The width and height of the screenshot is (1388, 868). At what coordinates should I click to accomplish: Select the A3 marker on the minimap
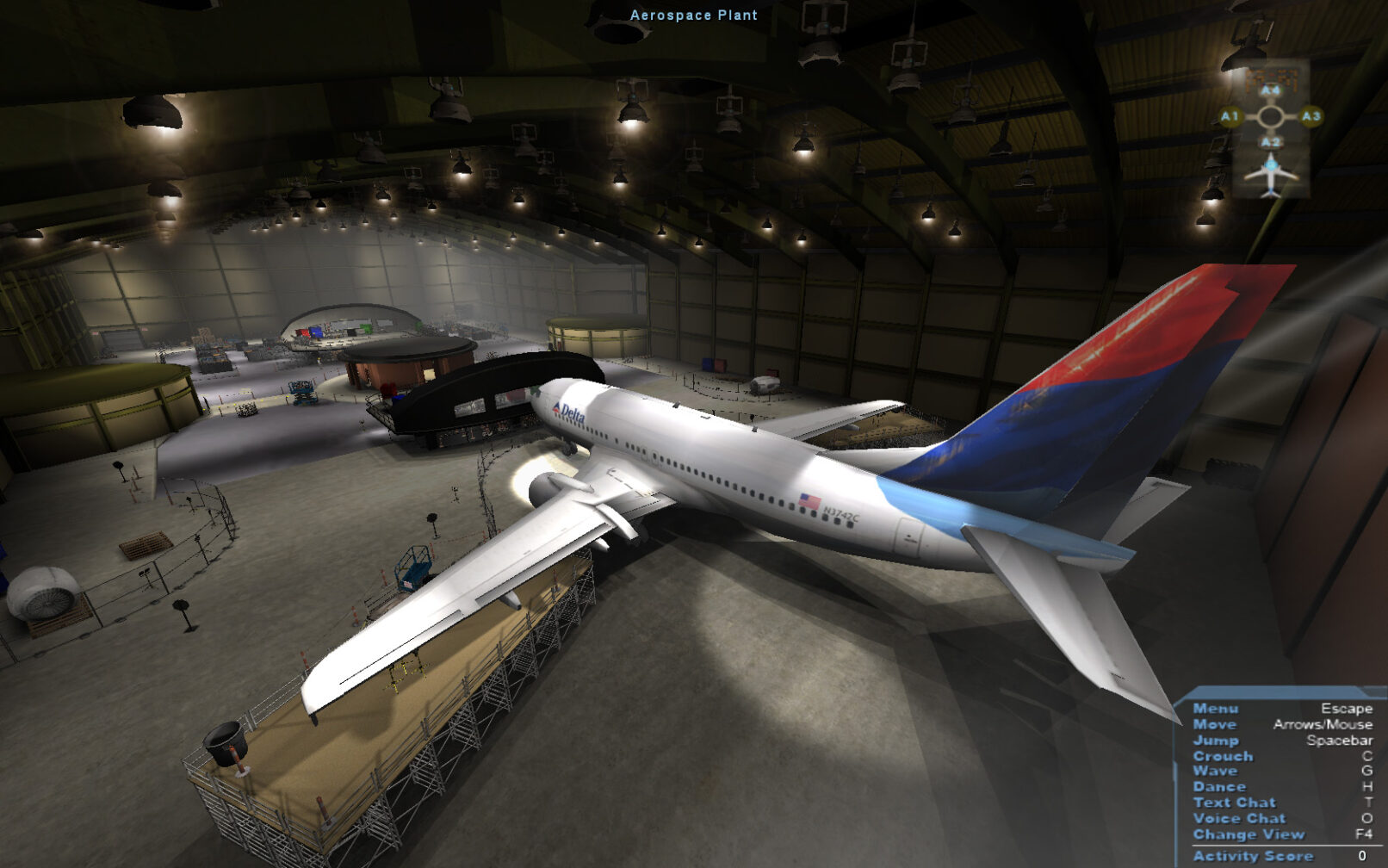1311,116
